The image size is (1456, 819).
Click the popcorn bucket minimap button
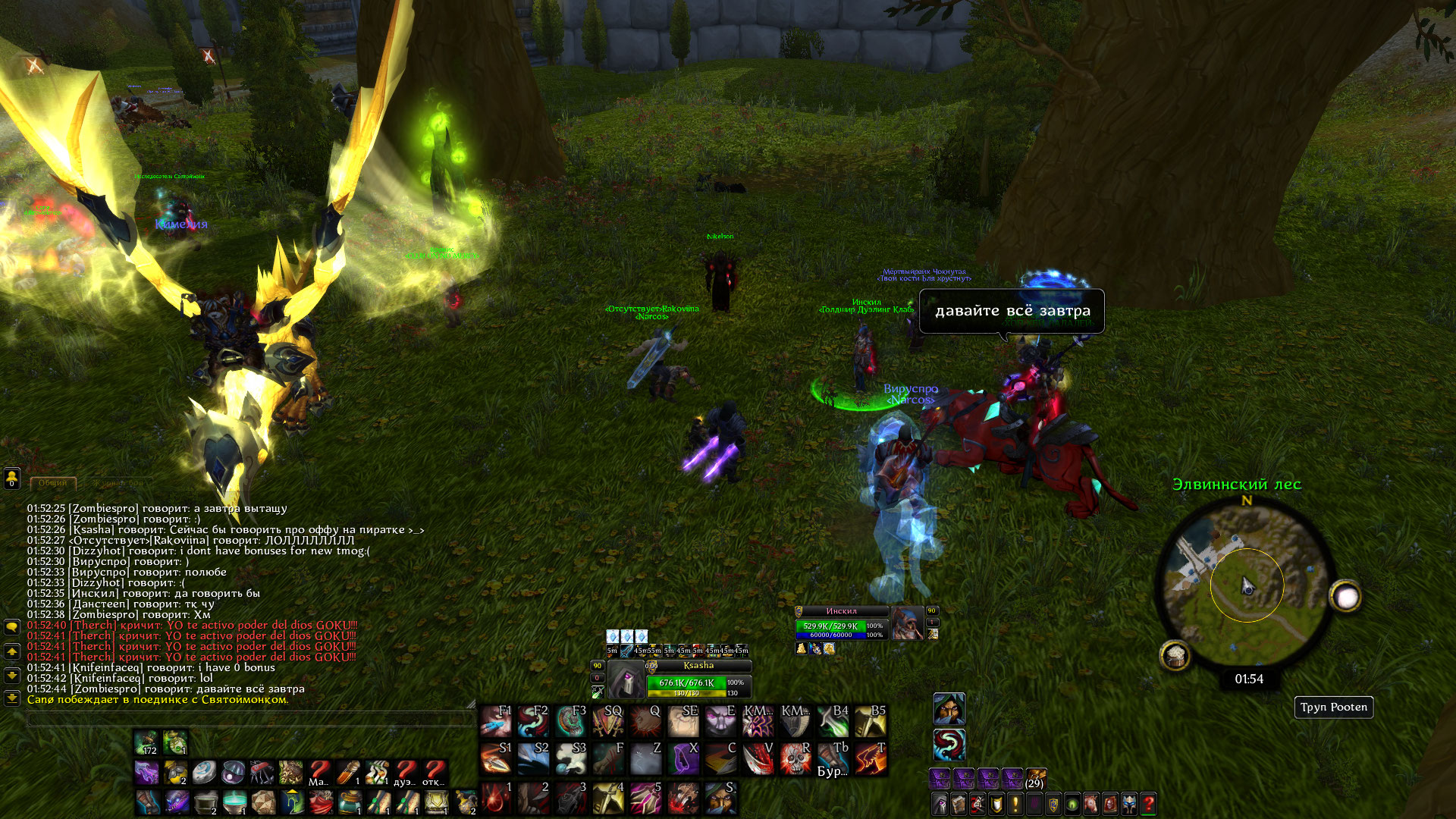point(1175,654)
